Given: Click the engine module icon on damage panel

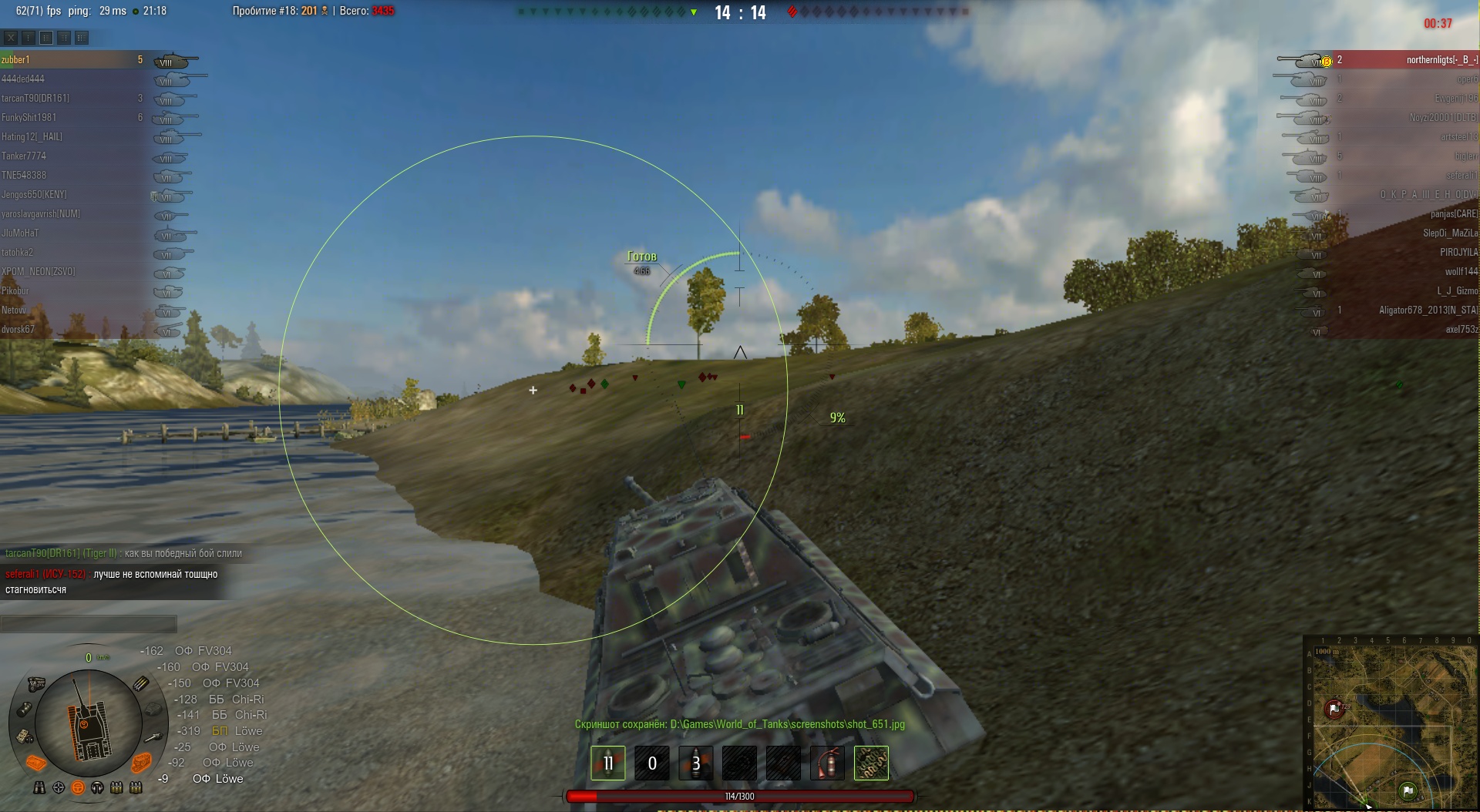Looking at the screenshot, I should 35,684.
